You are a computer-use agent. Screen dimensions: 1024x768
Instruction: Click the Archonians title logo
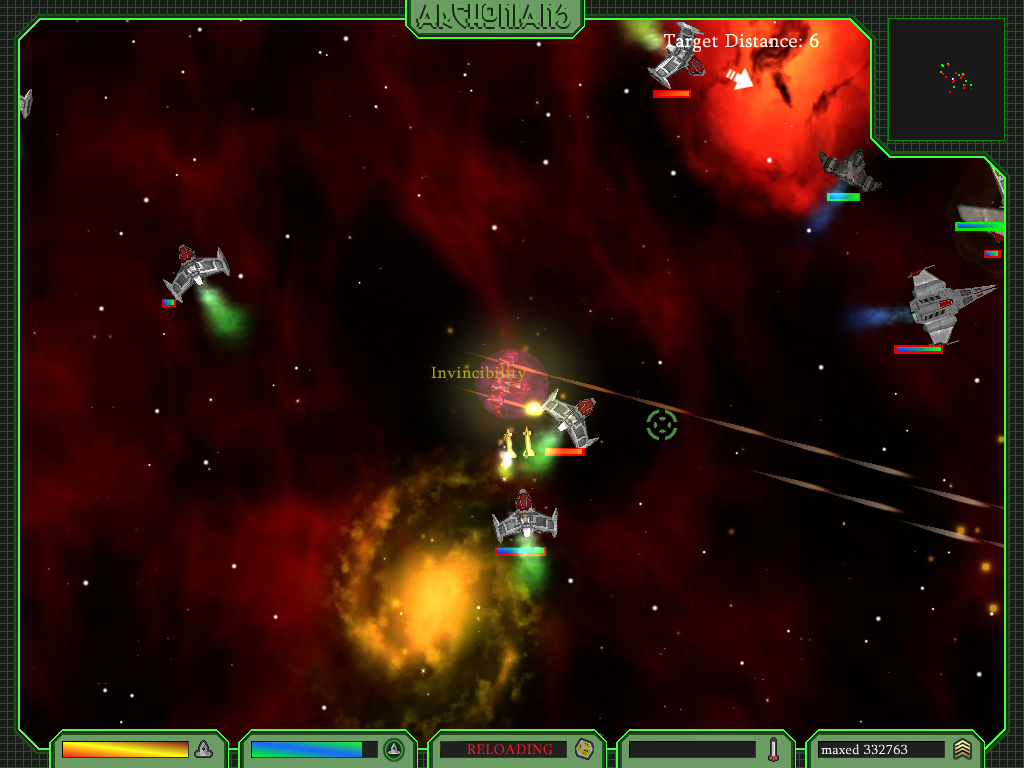[495, 16]
